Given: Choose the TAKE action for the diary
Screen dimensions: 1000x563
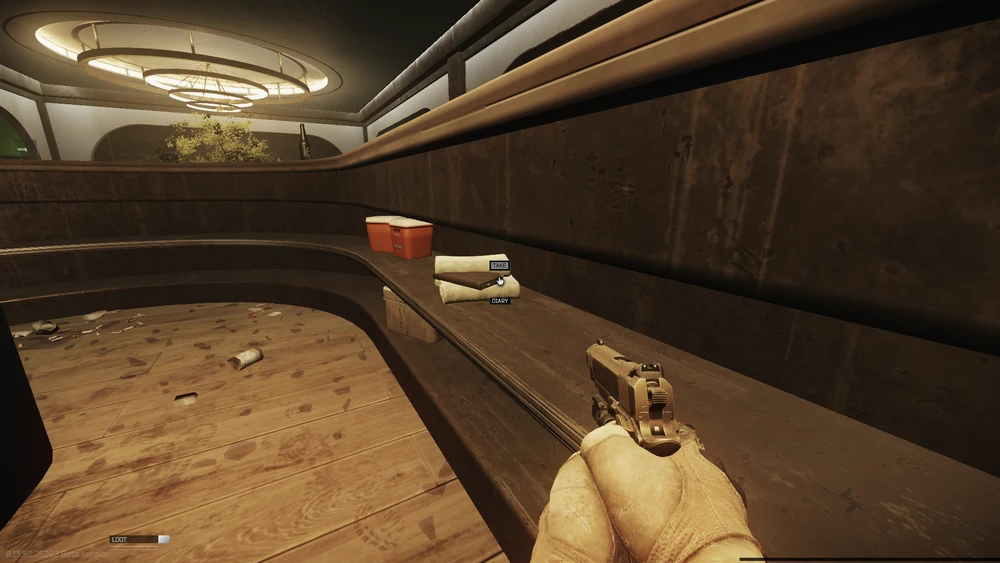Looking at the screenshot, I should pyautogui.click(x=499, y=266).
